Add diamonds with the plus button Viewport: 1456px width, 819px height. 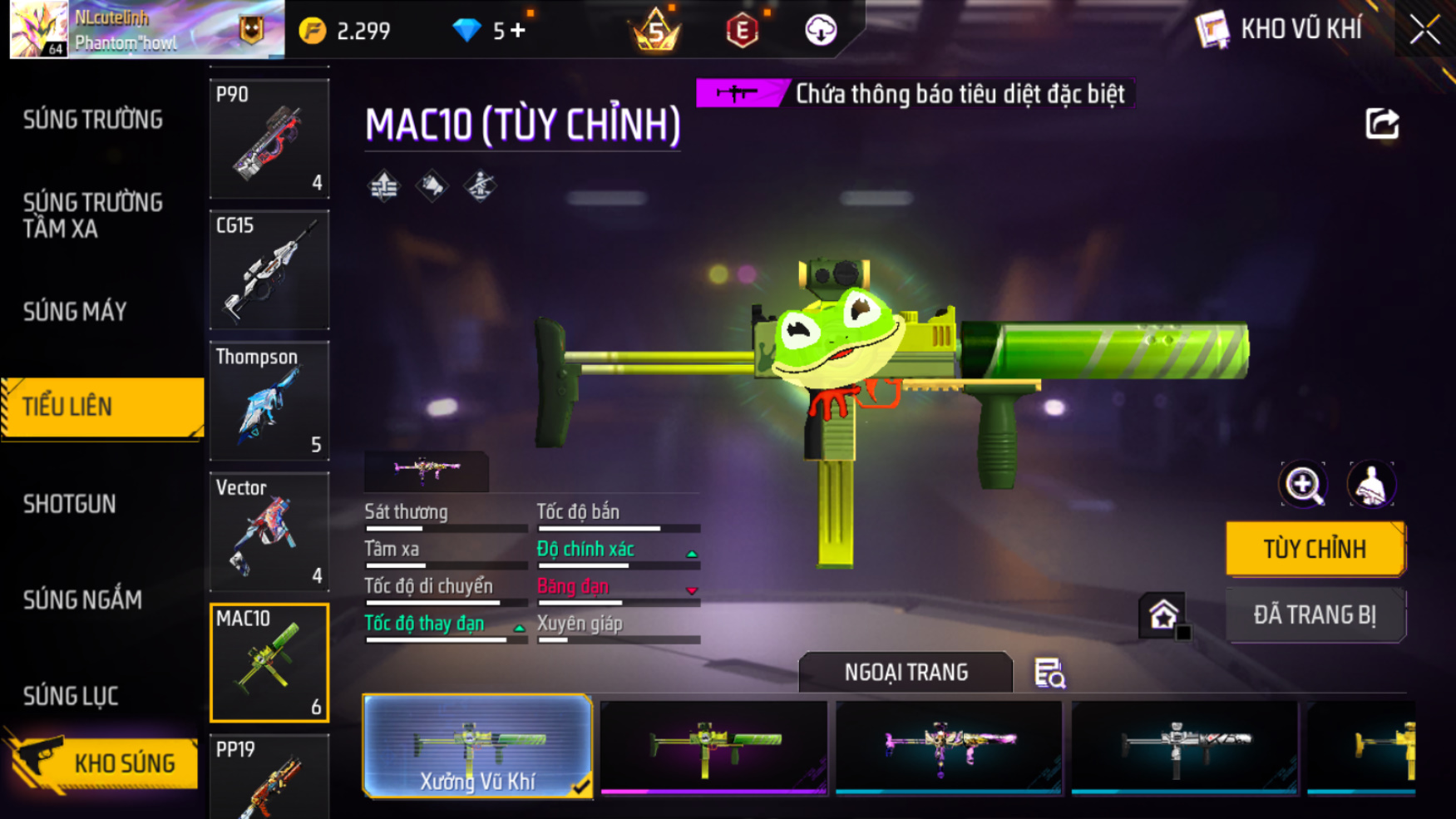(x=519, y=31)
